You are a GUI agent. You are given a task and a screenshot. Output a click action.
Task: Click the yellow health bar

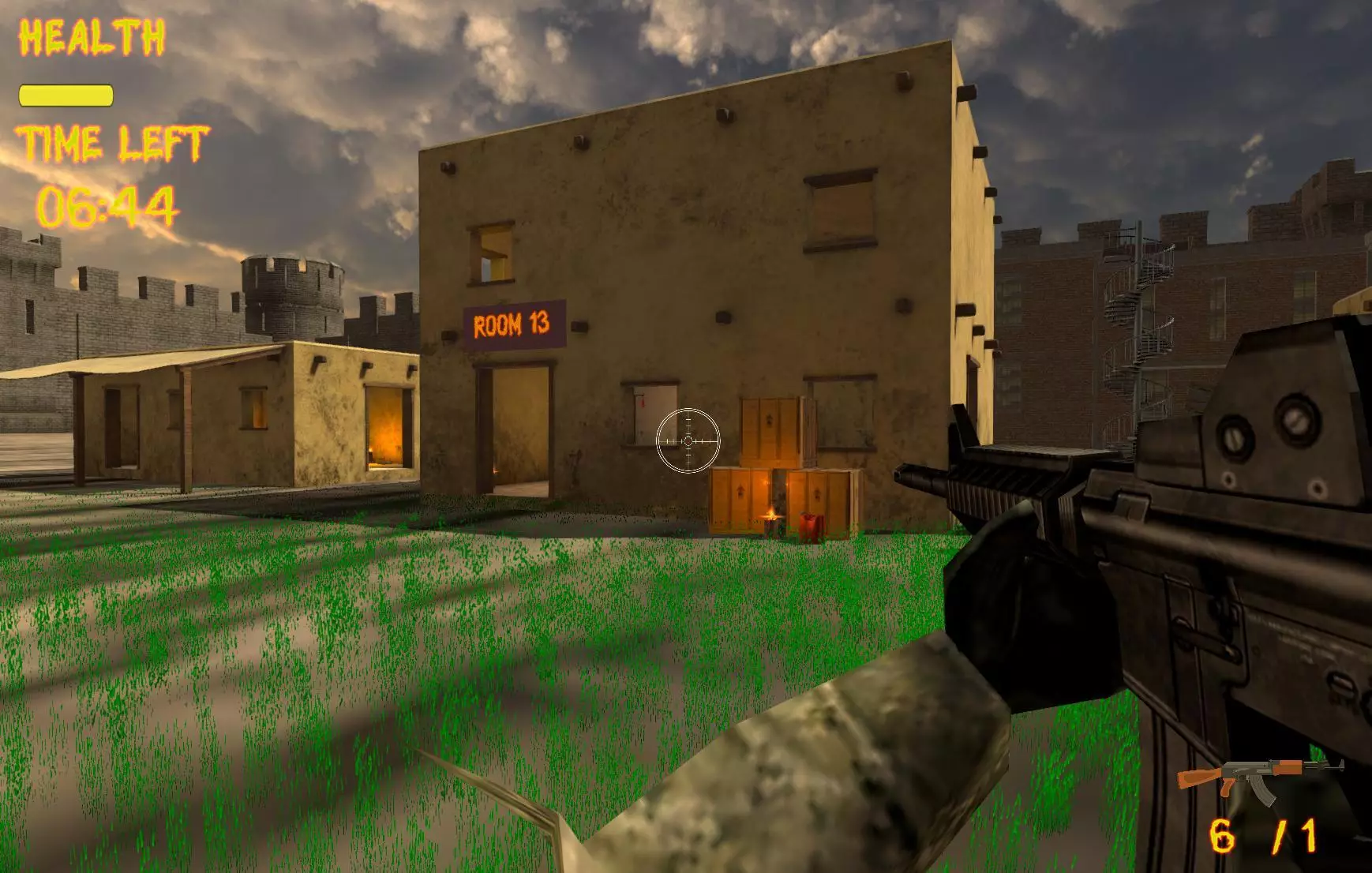[65, 96]
